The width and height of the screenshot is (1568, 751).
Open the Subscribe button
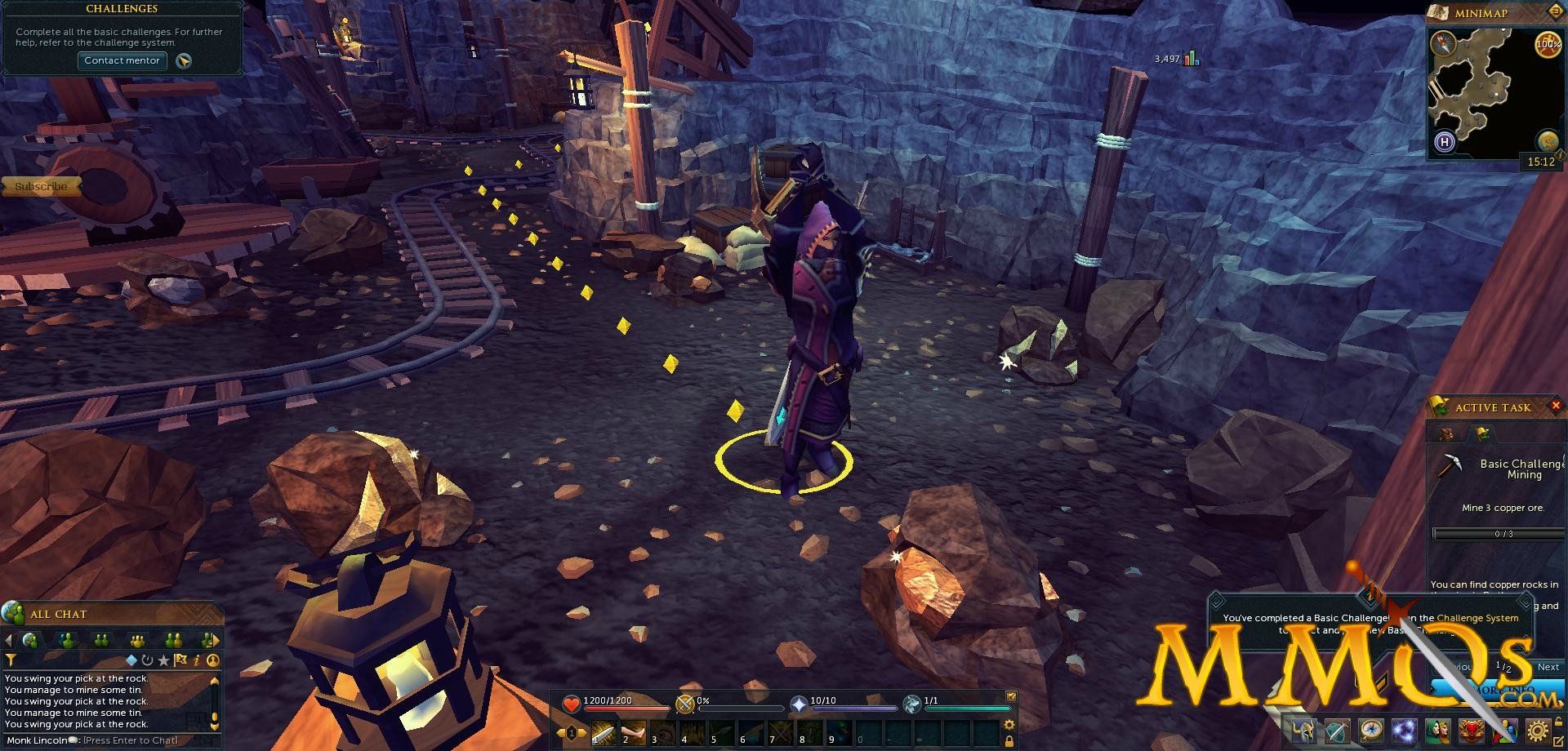(x=41, y=187)
